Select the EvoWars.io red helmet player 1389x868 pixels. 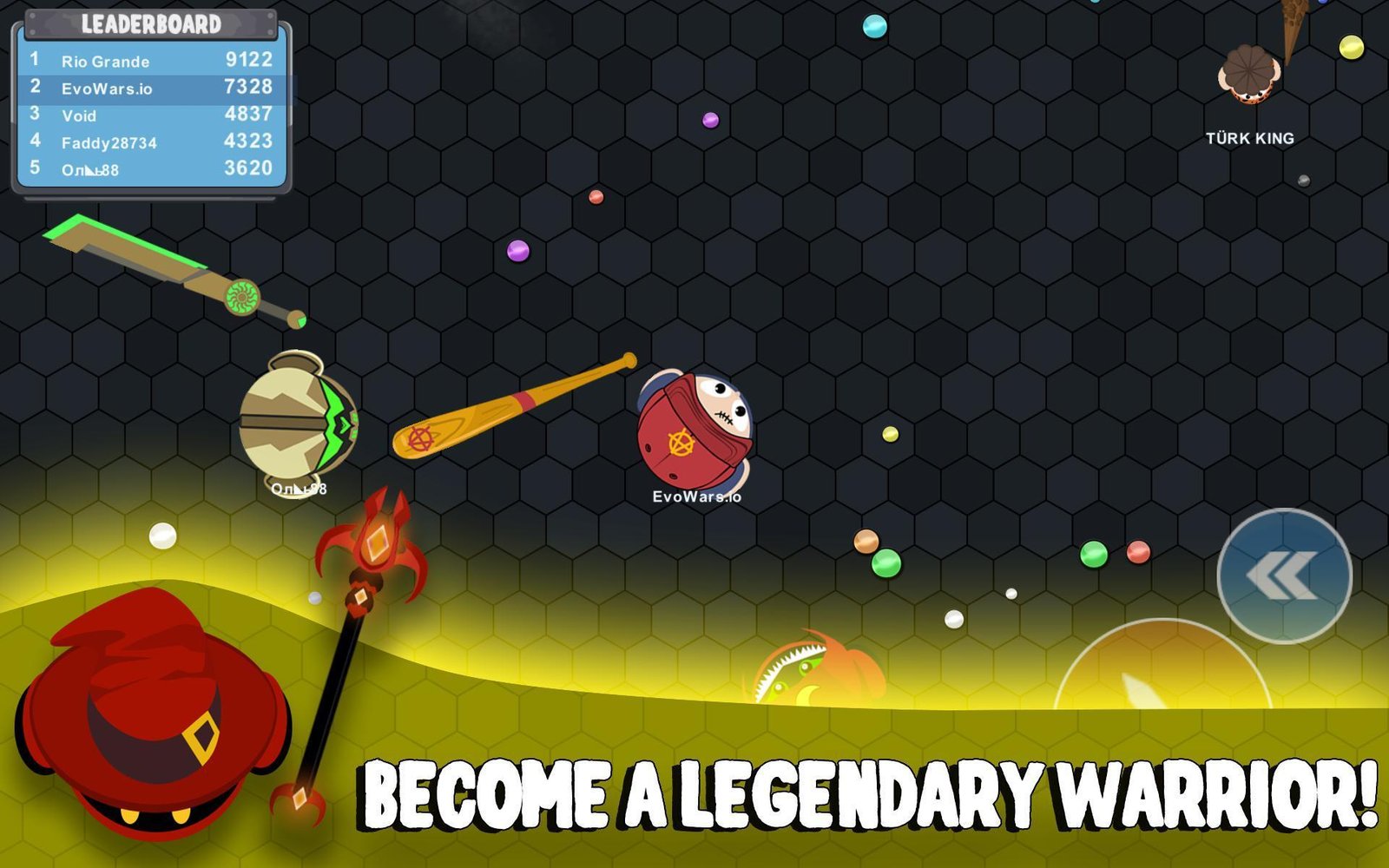tap(690, 430)
